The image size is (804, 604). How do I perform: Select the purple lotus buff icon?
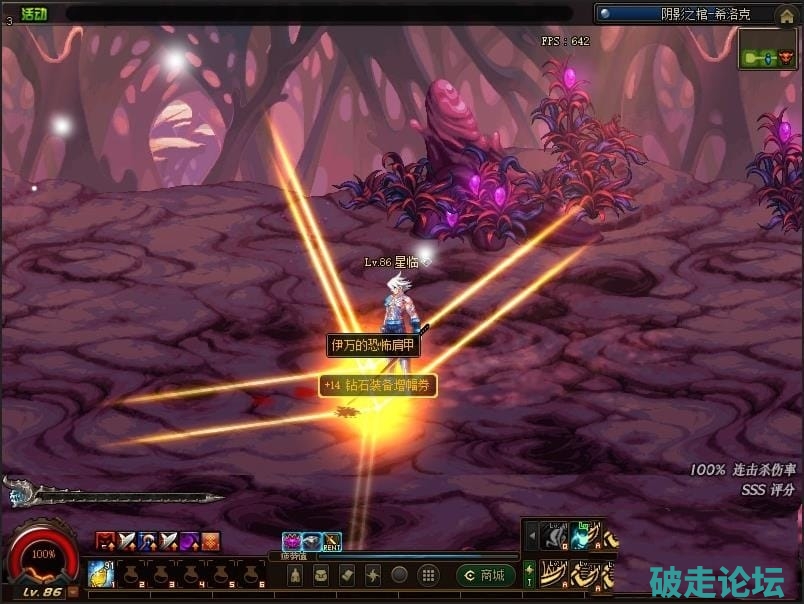coord(292,542)
